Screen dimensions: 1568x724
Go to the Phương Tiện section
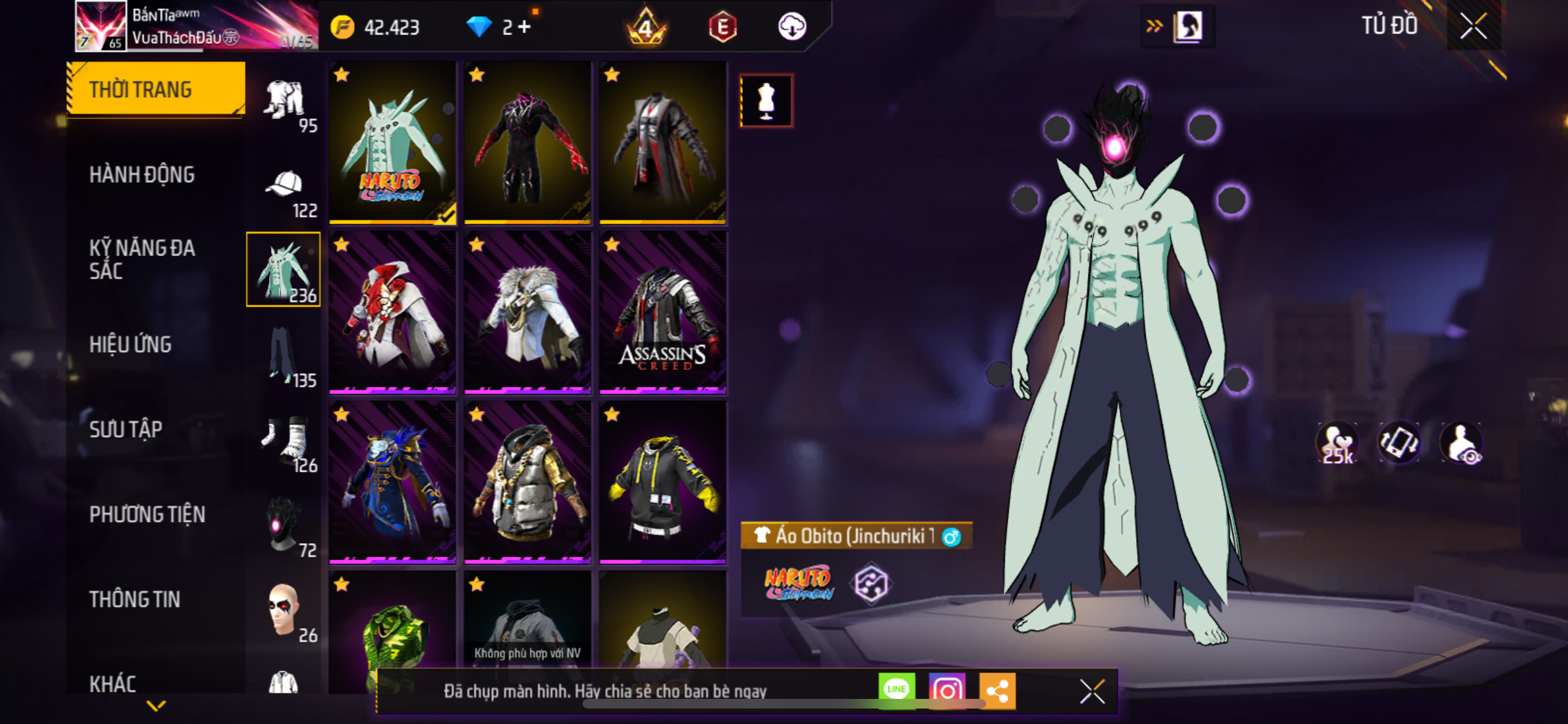pyautogui.click(x=147, y=514)
